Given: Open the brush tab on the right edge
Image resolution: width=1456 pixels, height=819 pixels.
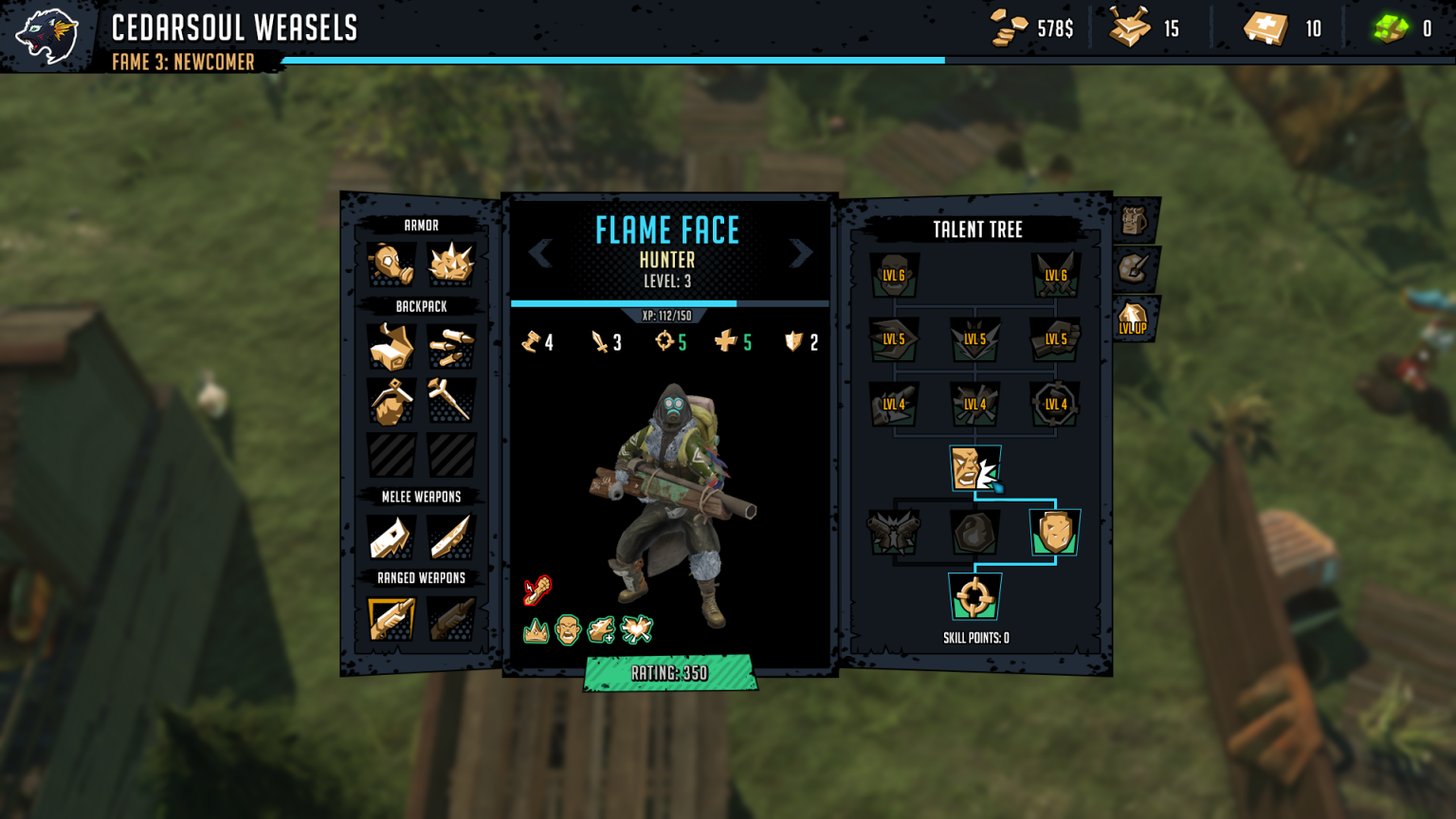Looking at the screenshot, I should (1135, 268).
